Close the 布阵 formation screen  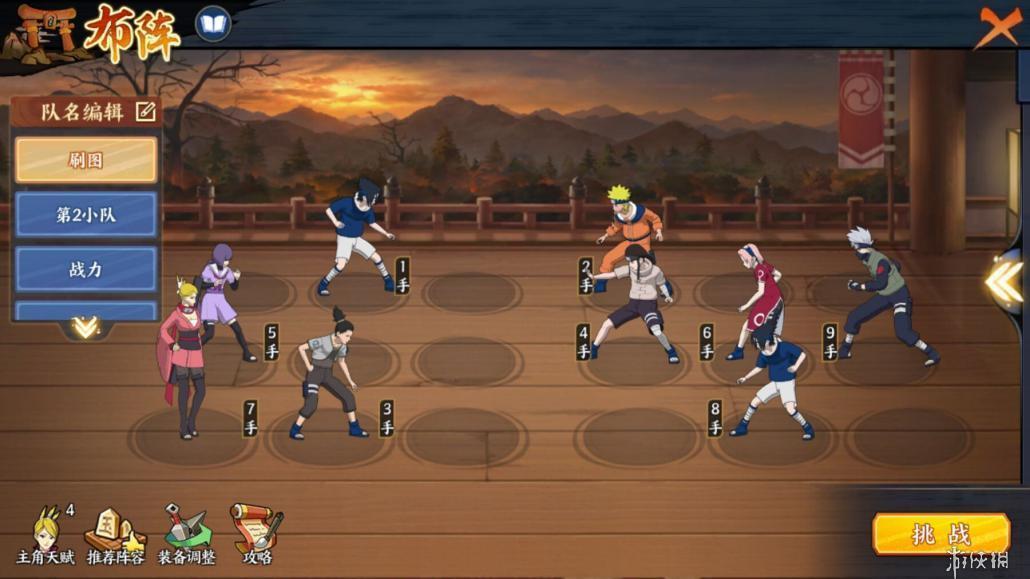tap(997, 26)
